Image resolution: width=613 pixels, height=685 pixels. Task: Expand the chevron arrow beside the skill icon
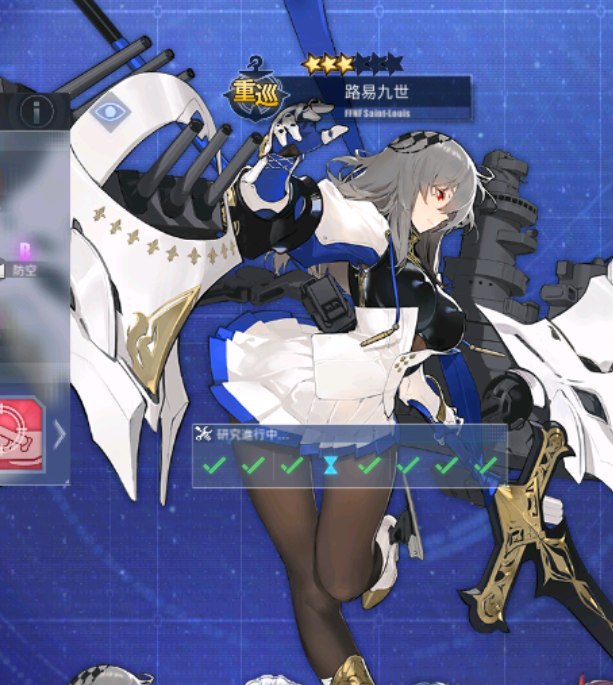[59, 433]
